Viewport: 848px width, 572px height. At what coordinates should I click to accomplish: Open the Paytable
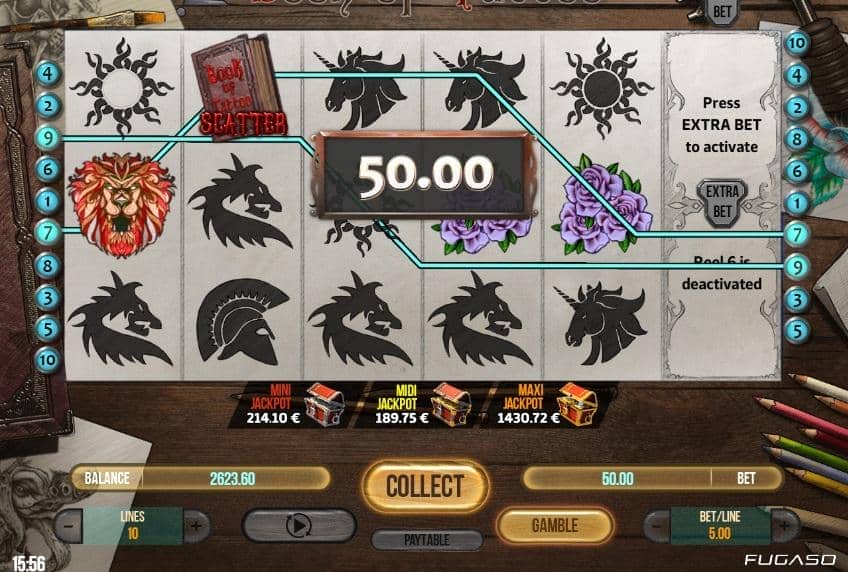(425, 540)
